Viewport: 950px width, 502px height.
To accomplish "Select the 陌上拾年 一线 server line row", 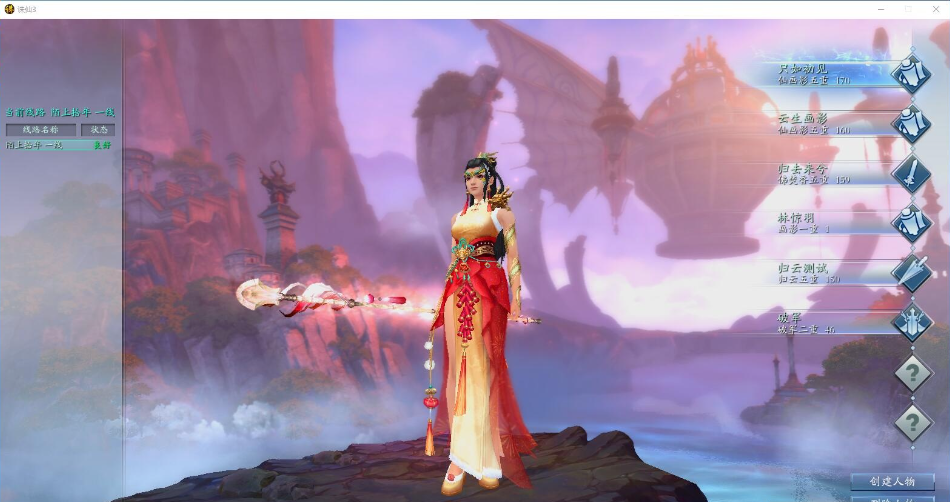I will [58, 145].
